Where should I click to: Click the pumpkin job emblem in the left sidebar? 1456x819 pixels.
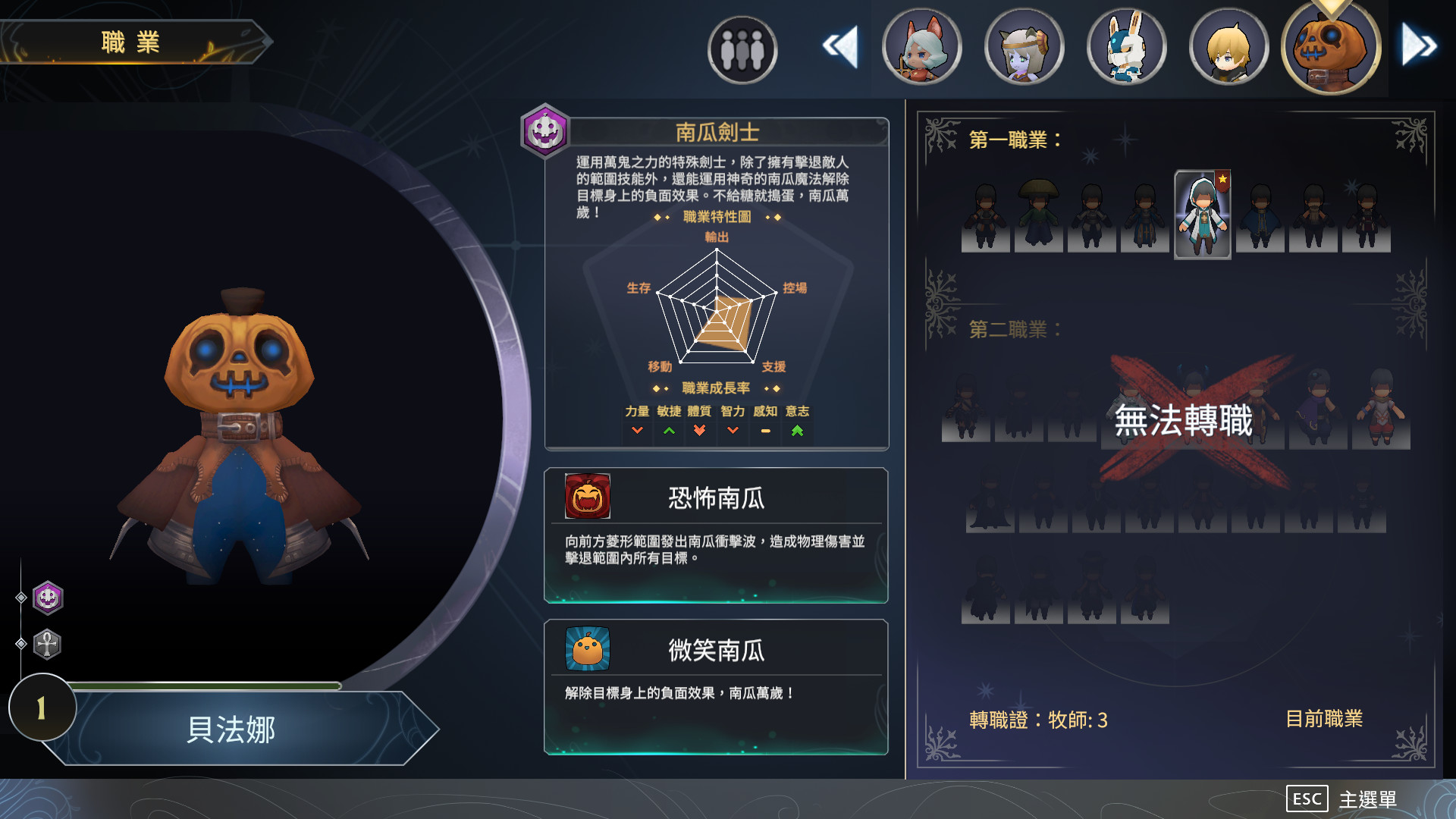click(47, 596)
